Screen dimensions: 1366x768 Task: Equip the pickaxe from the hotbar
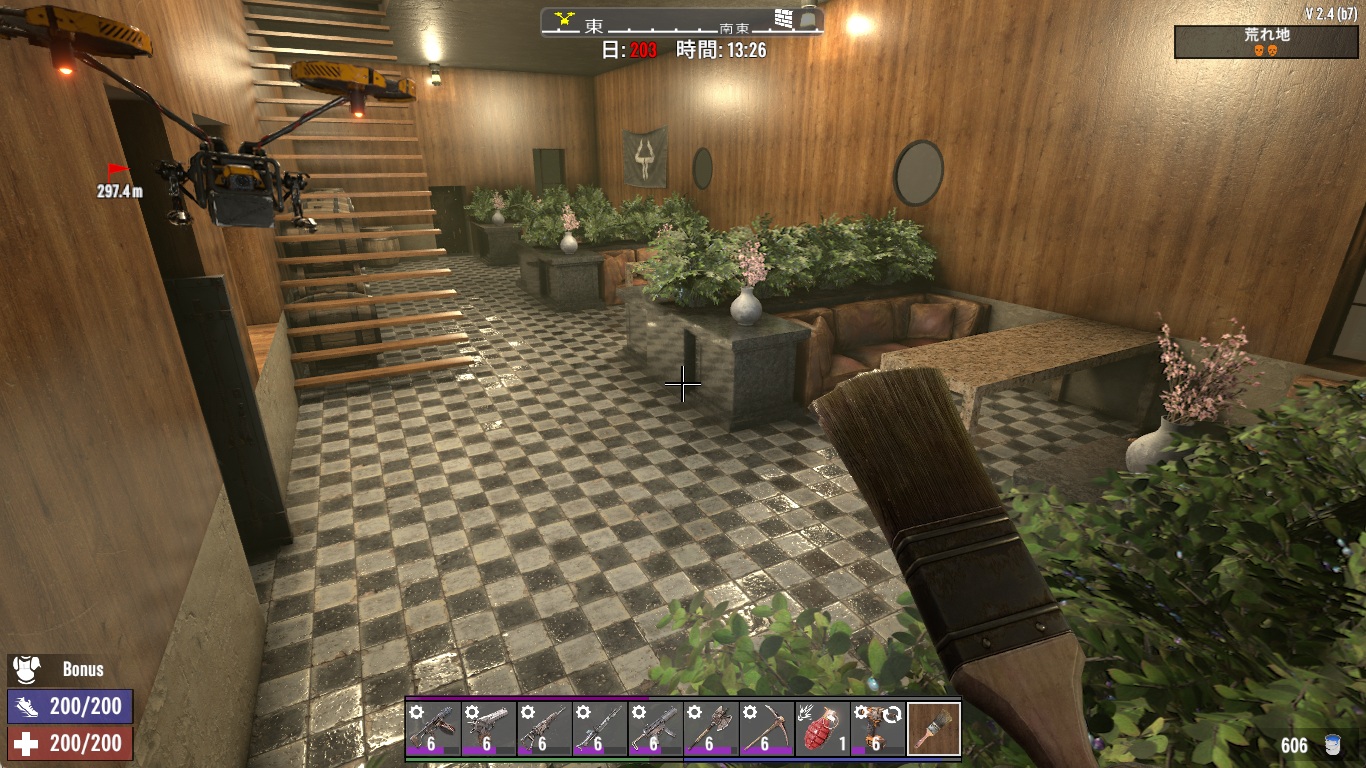point(766,729)
